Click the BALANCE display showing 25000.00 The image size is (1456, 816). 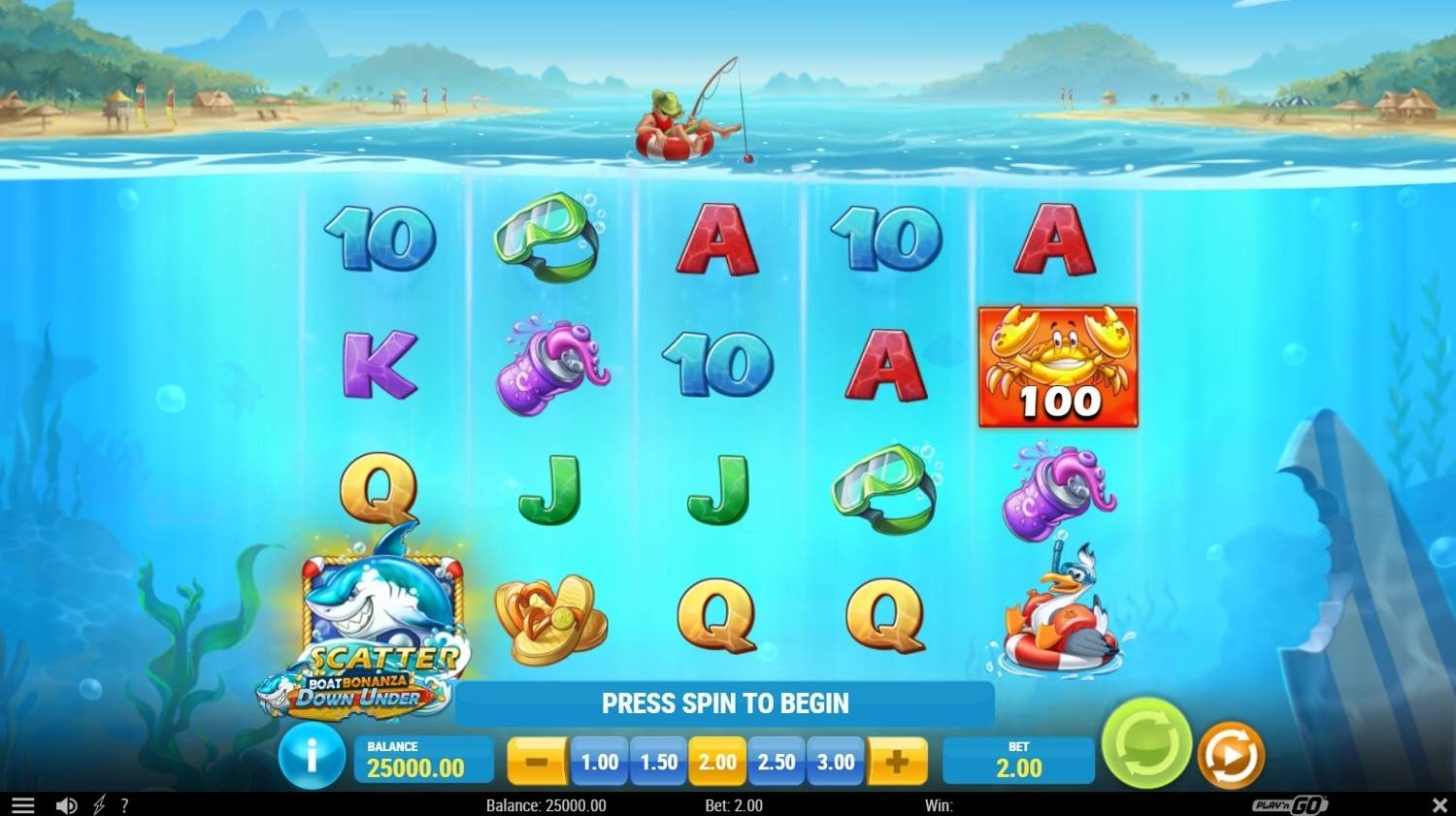423,760
